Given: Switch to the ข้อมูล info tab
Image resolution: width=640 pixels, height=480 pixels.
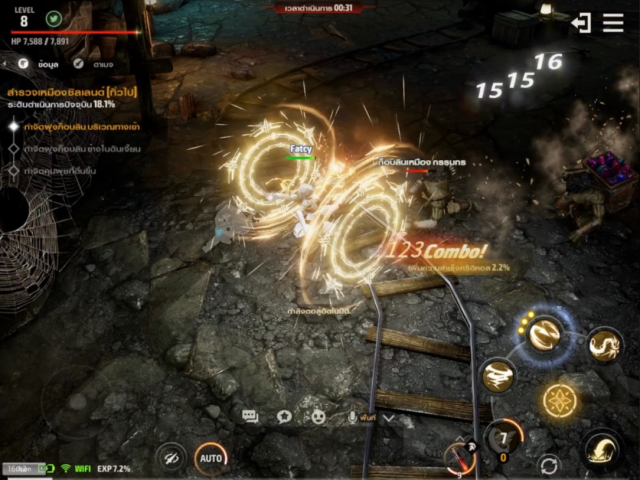Looking at the screenshot, I should pyautogui.click(x=39, y=62).
